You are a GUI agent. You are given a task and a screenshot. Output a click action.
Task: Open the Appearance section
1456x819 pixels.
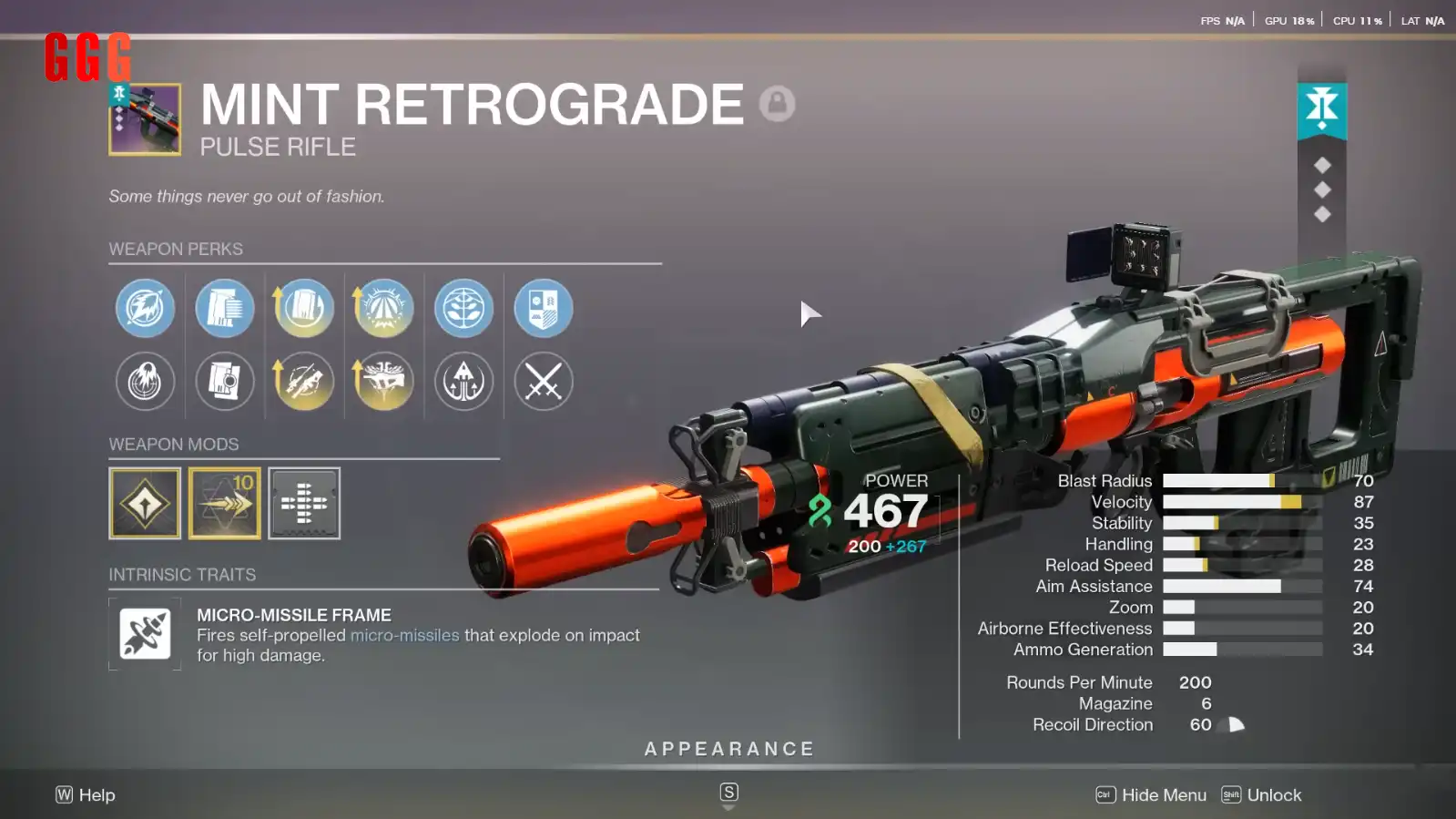click(728, 749)
